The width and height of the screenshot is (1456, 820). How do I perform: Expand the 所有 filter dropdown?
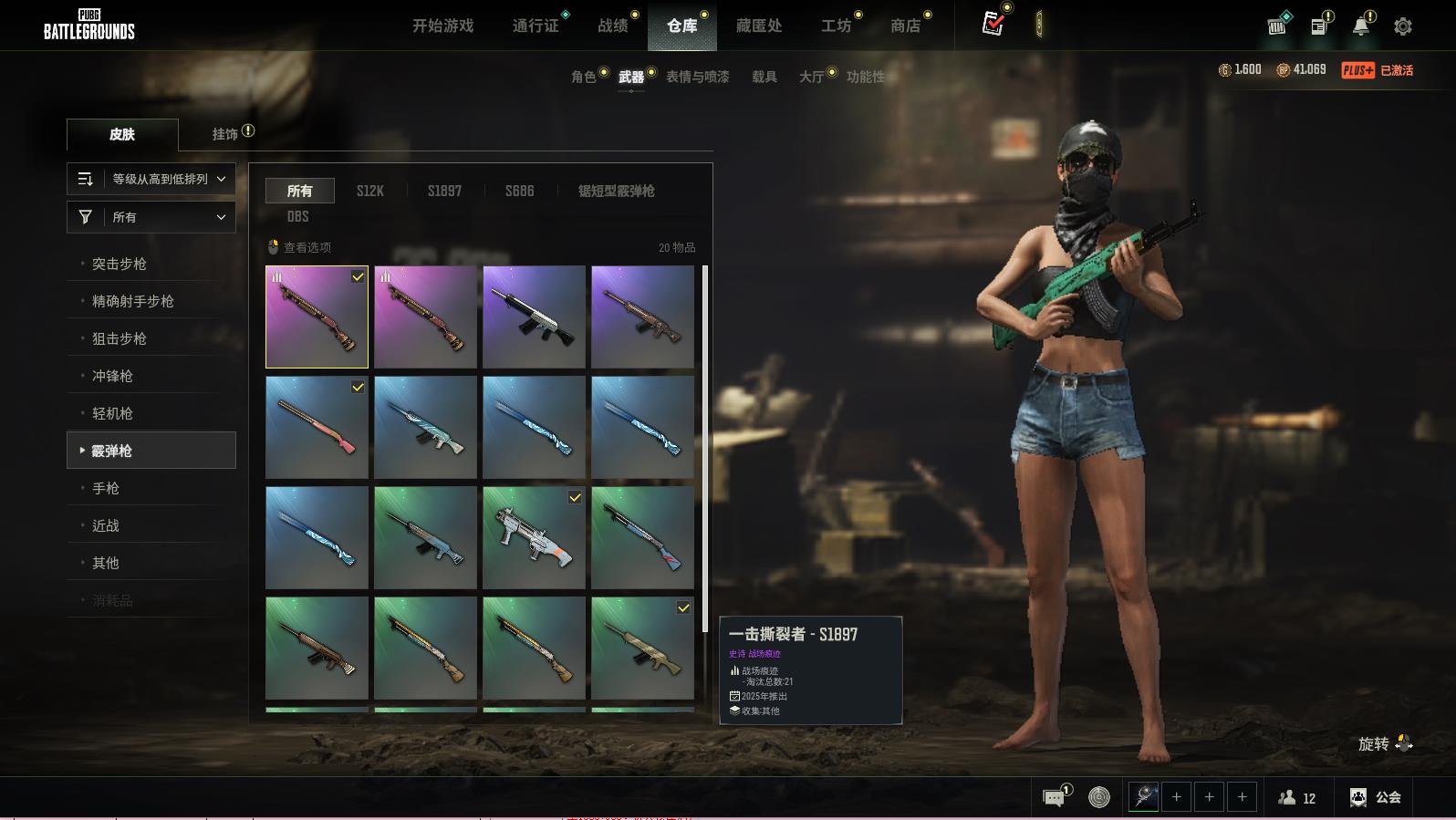pos(151,217)
